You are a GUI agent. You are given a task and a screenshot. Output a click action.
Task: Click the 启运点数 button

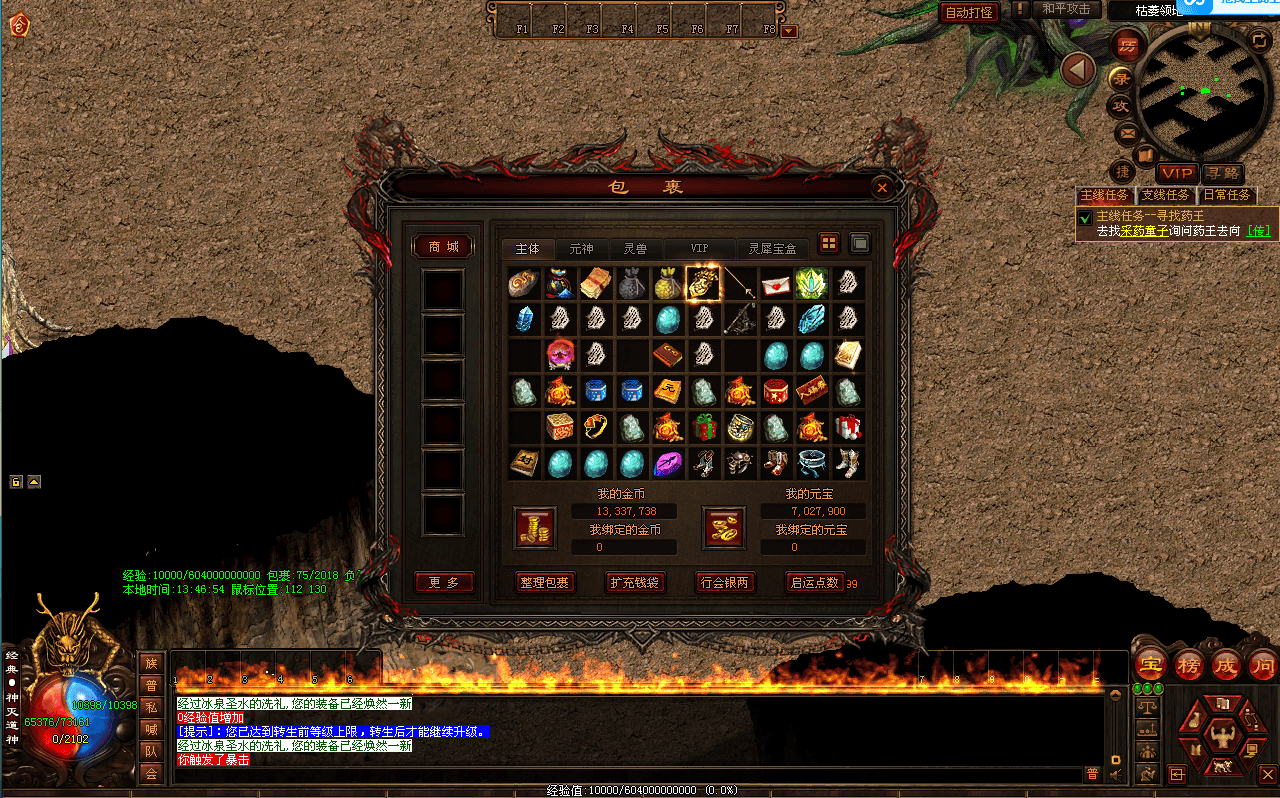click(814, 583)
